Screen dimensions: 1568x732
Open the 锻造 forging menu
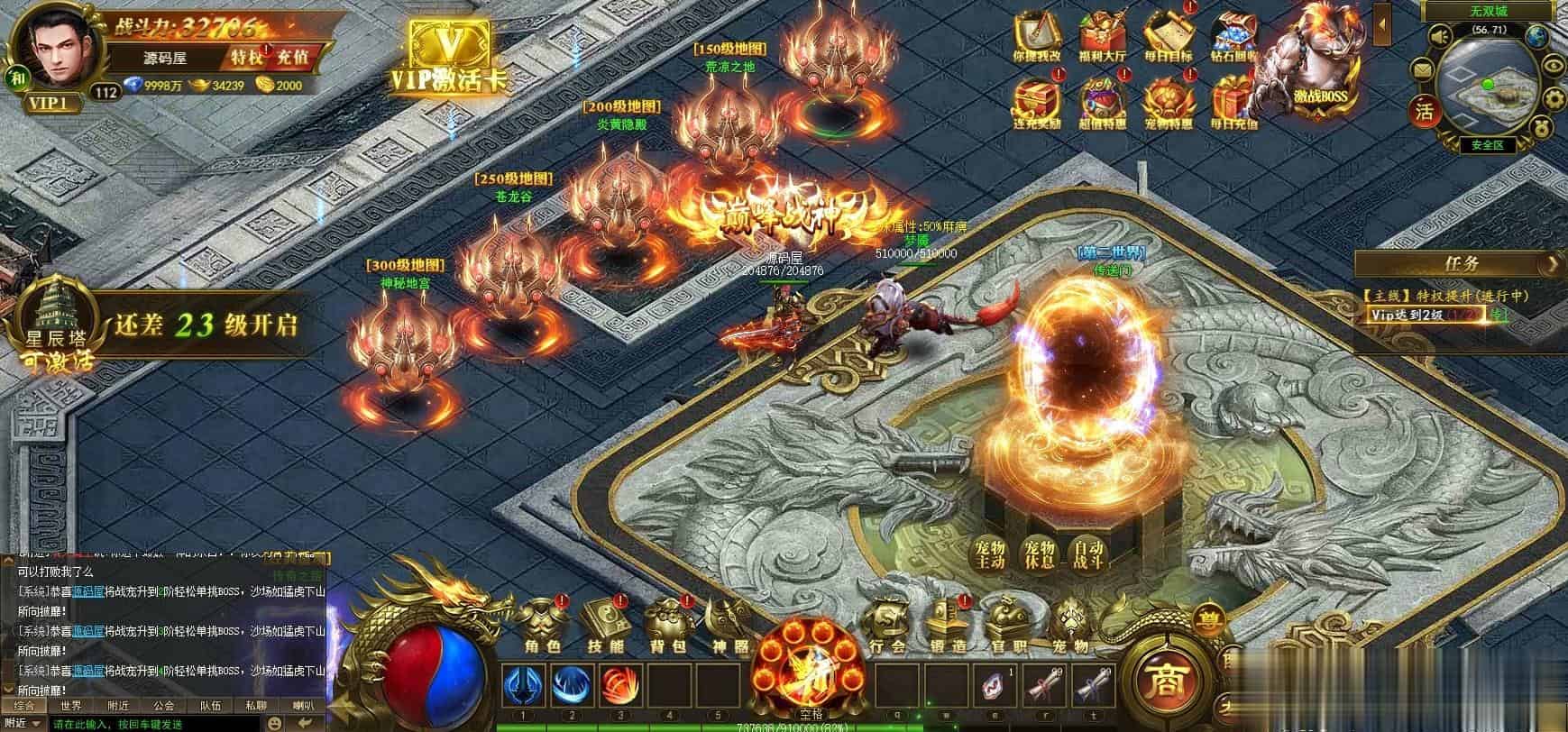pos(947,624)
